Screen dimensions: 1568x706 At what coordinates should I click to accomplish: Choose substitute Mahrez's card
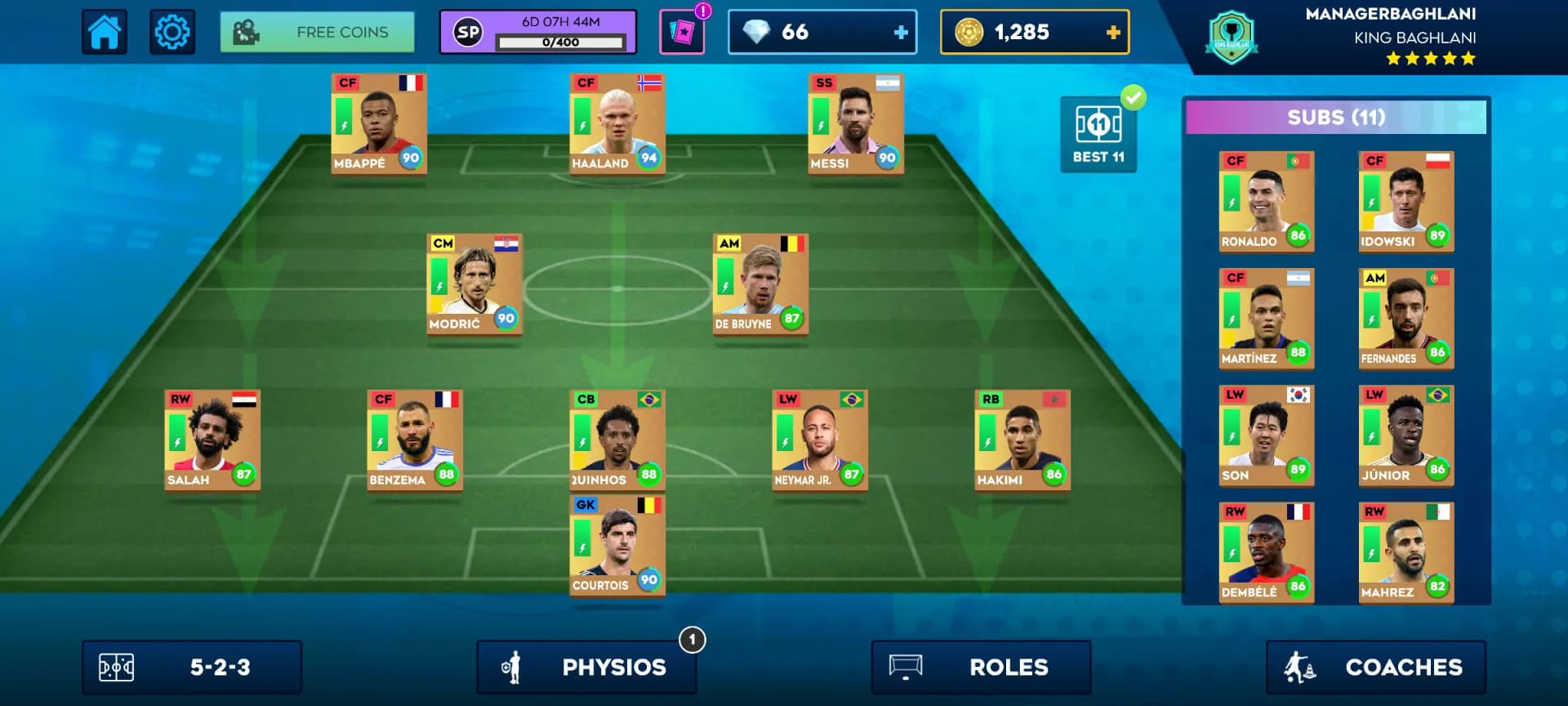tap(1406, 552)
